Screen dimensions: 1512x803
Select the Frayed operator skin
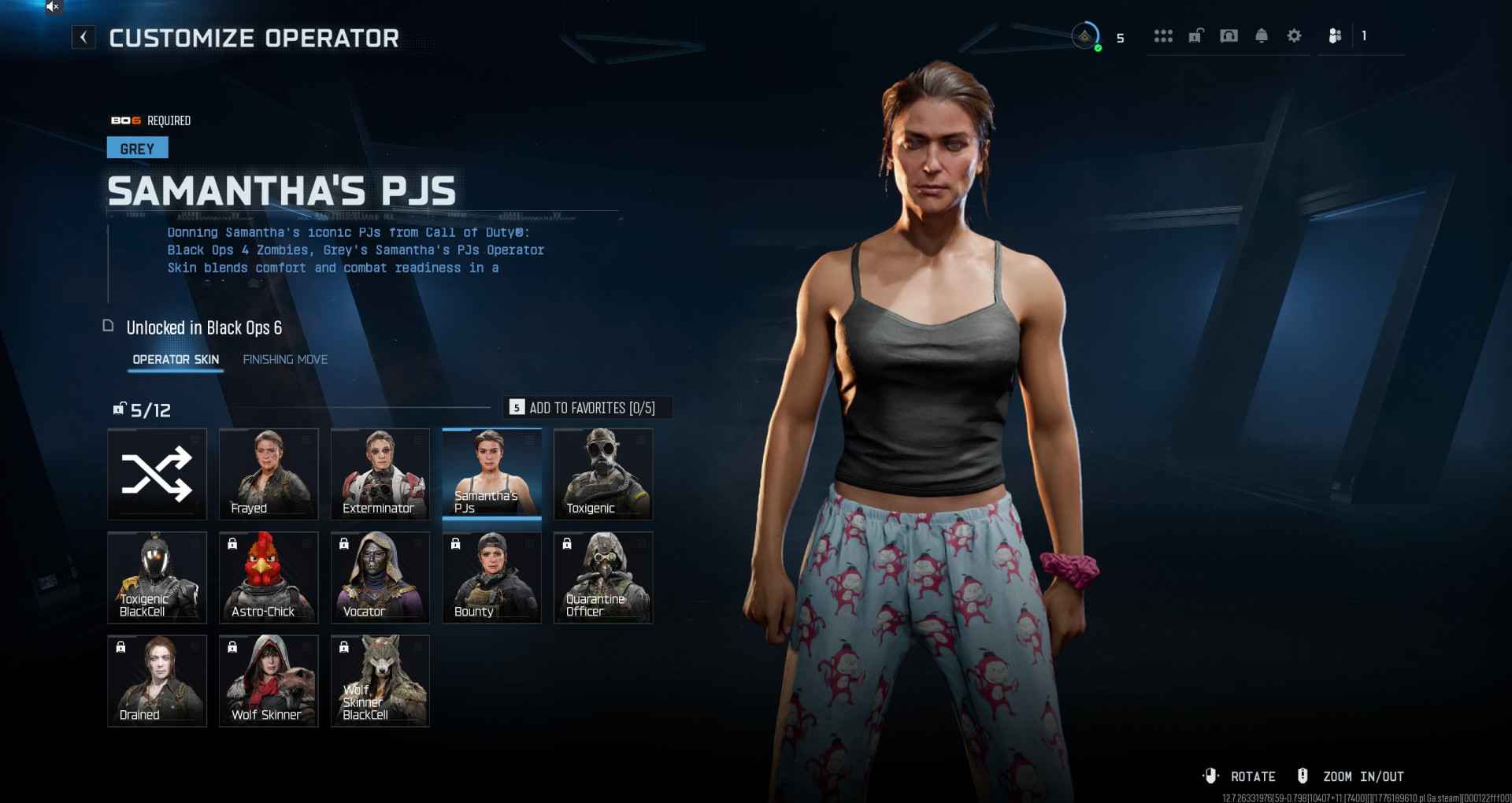tap(269, 474)
